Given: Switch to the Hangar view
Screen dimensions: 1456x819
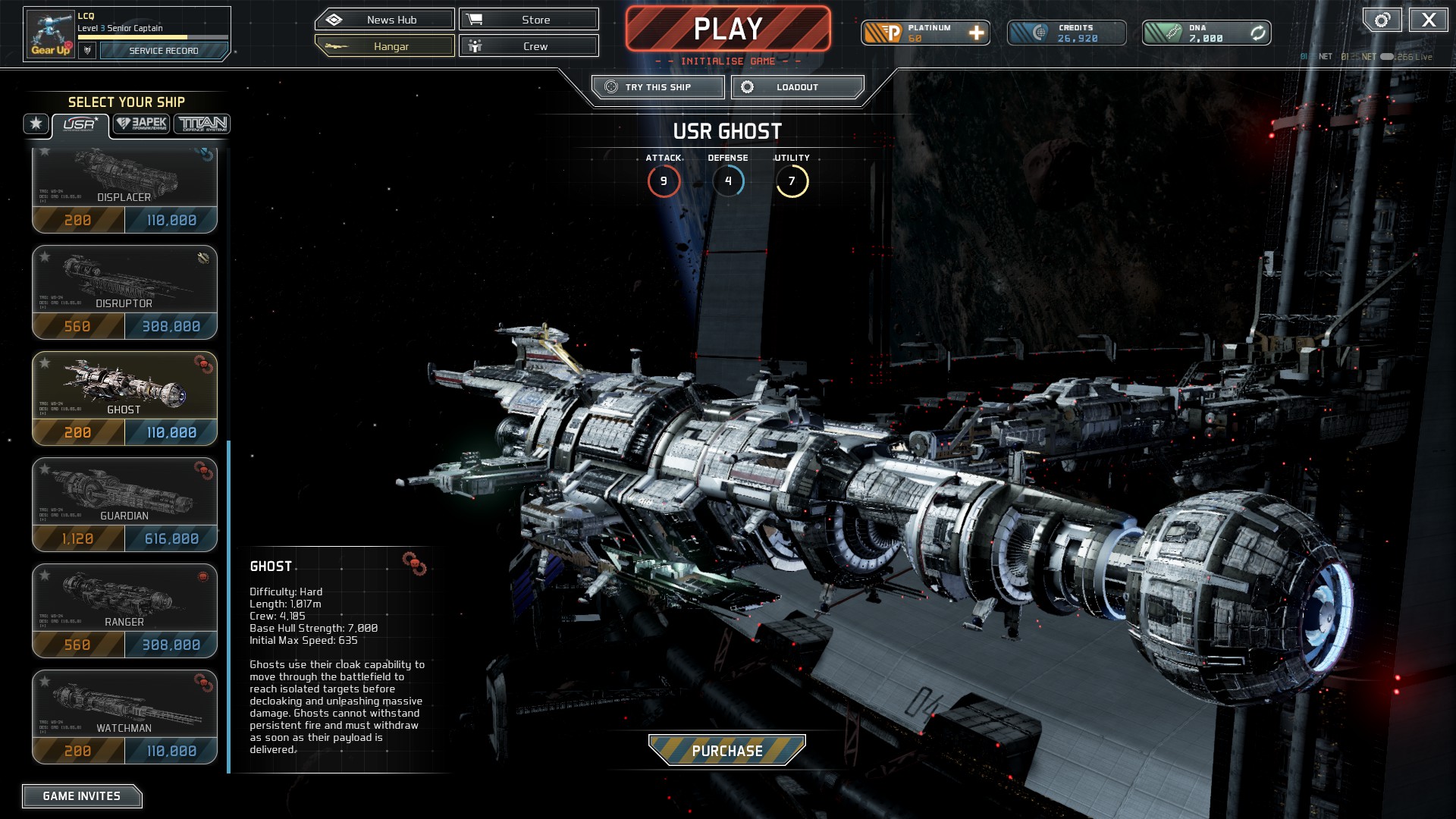Looking at the screenshot, I should 384,46.
